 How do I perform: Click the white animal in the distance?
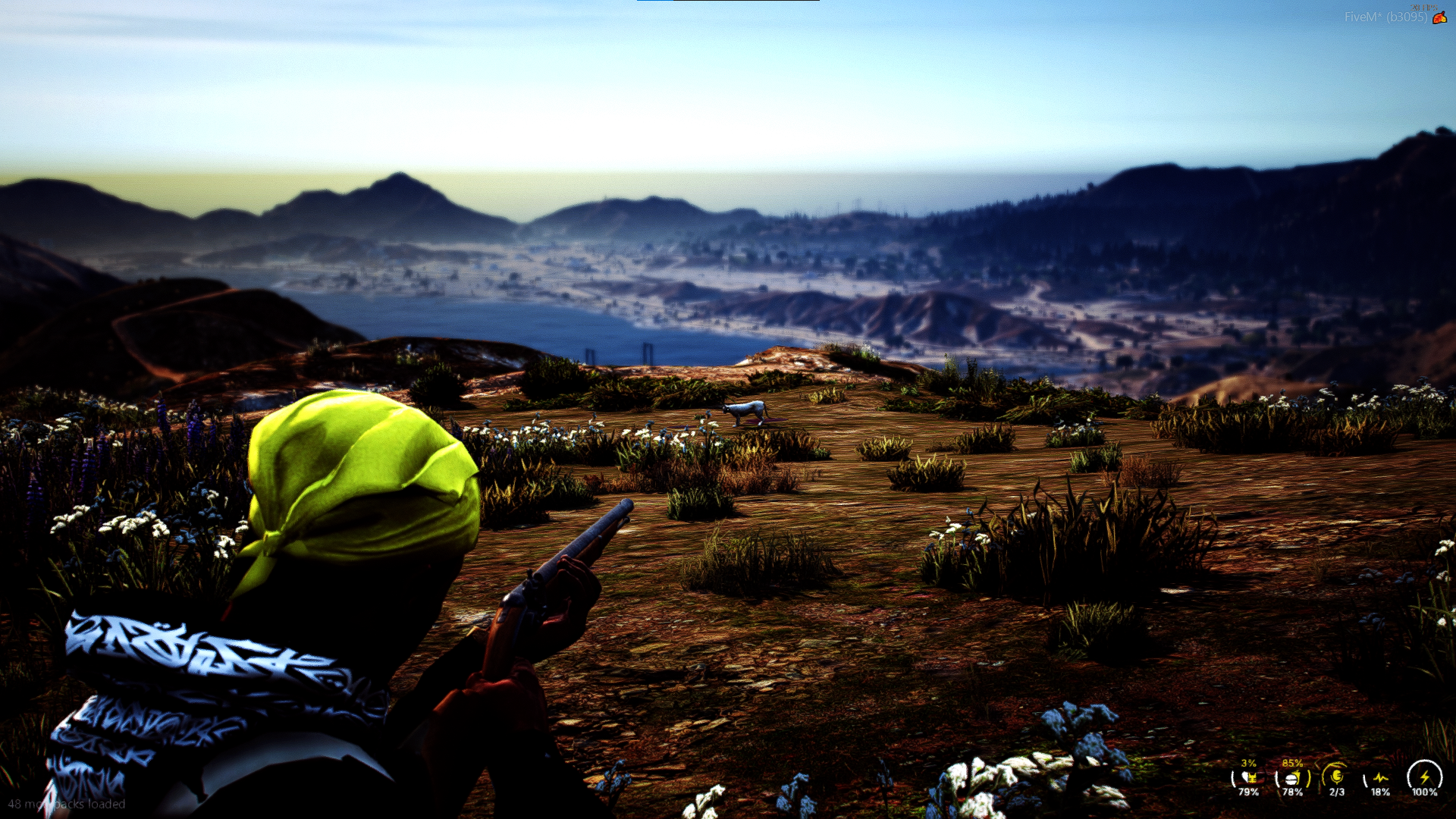click(745, 412)
